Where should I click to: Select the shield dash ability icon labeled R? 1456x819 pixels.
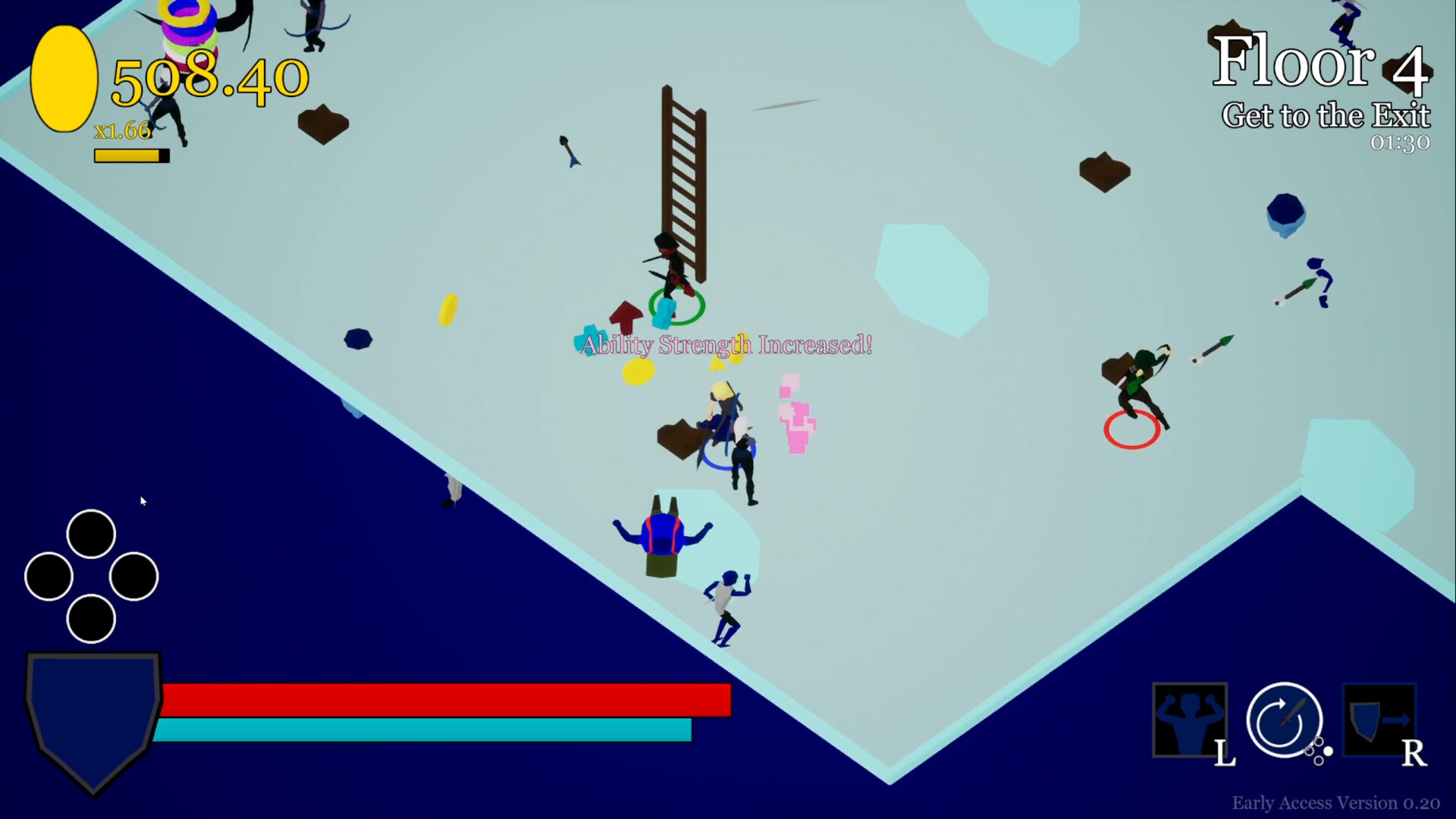click(x=1380, y=720)
